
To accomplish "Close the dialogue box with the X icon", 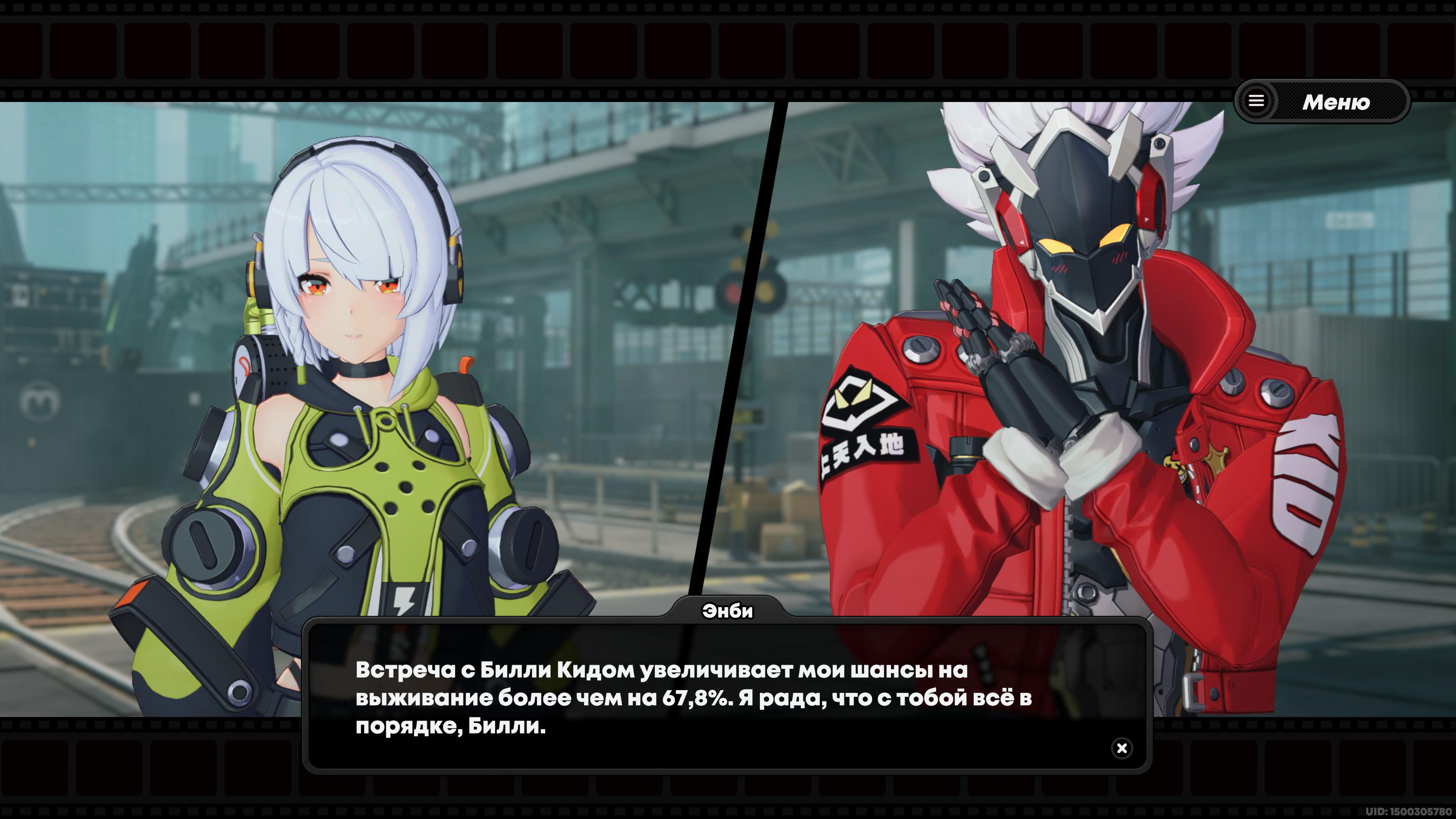I will 1122,748.
